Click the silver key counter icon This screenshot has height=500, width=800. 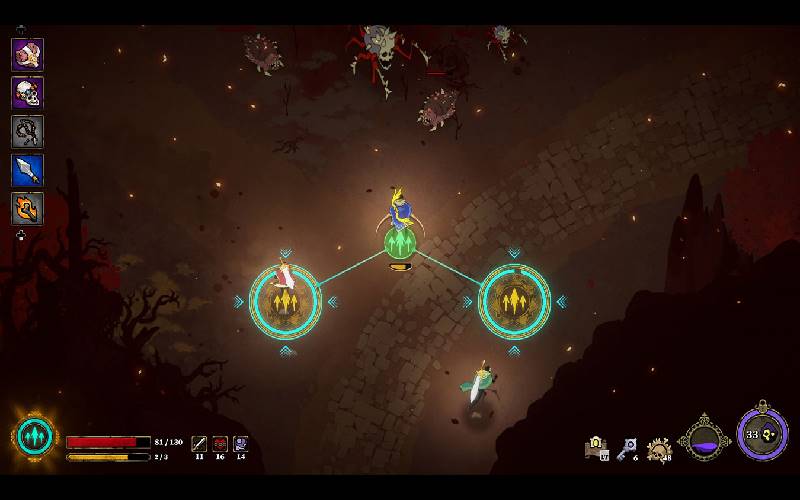point(627,449)
